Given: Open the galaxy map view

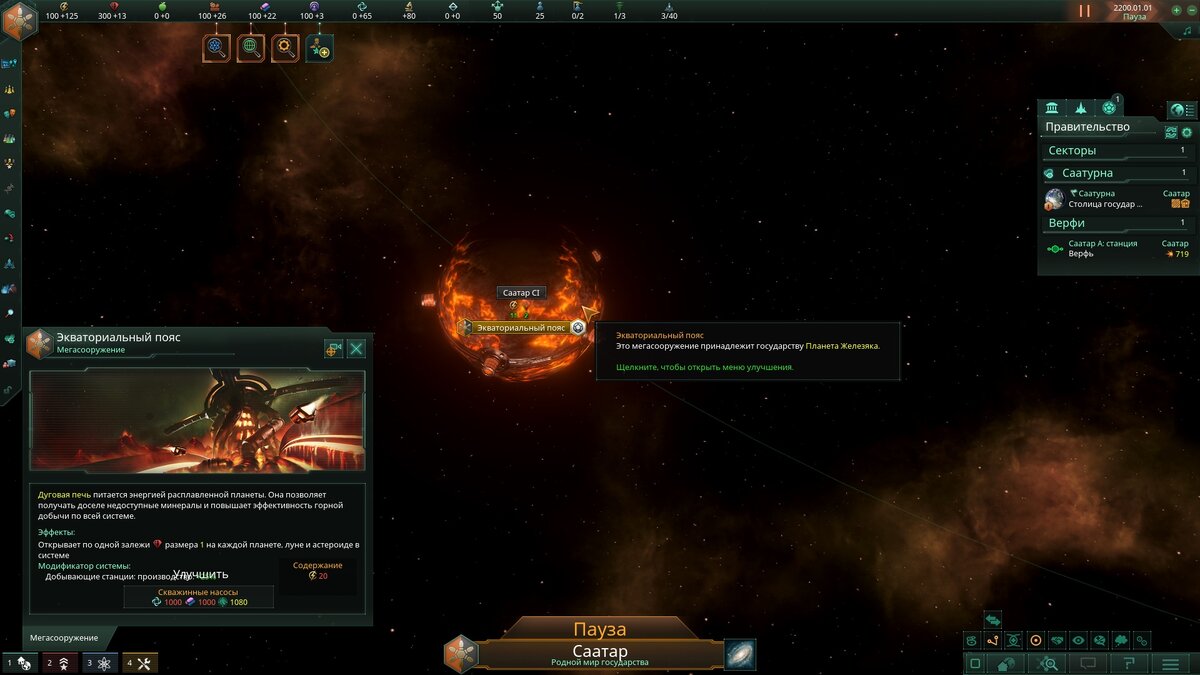Looking at the screenshot, I should click(740, 655).
